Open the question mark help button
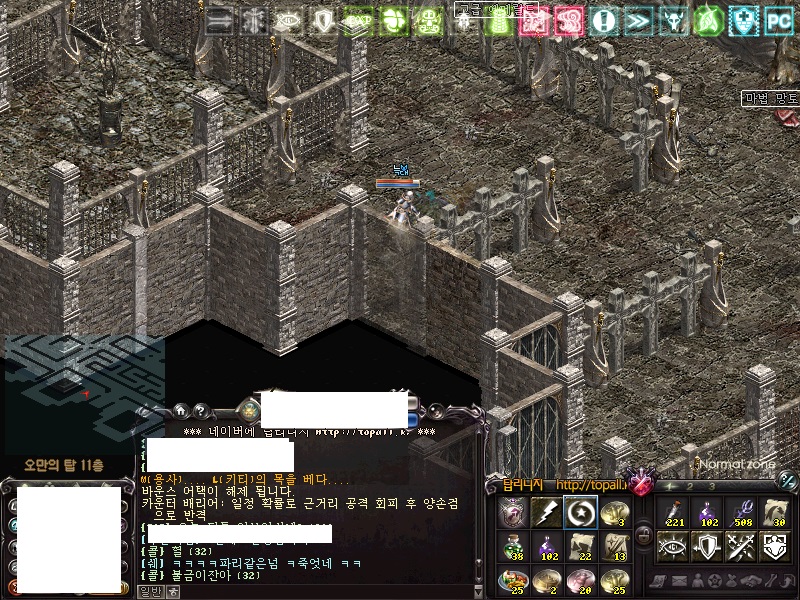Image resolution: width=800 pixels, height=600 pixels. (200, 409)
